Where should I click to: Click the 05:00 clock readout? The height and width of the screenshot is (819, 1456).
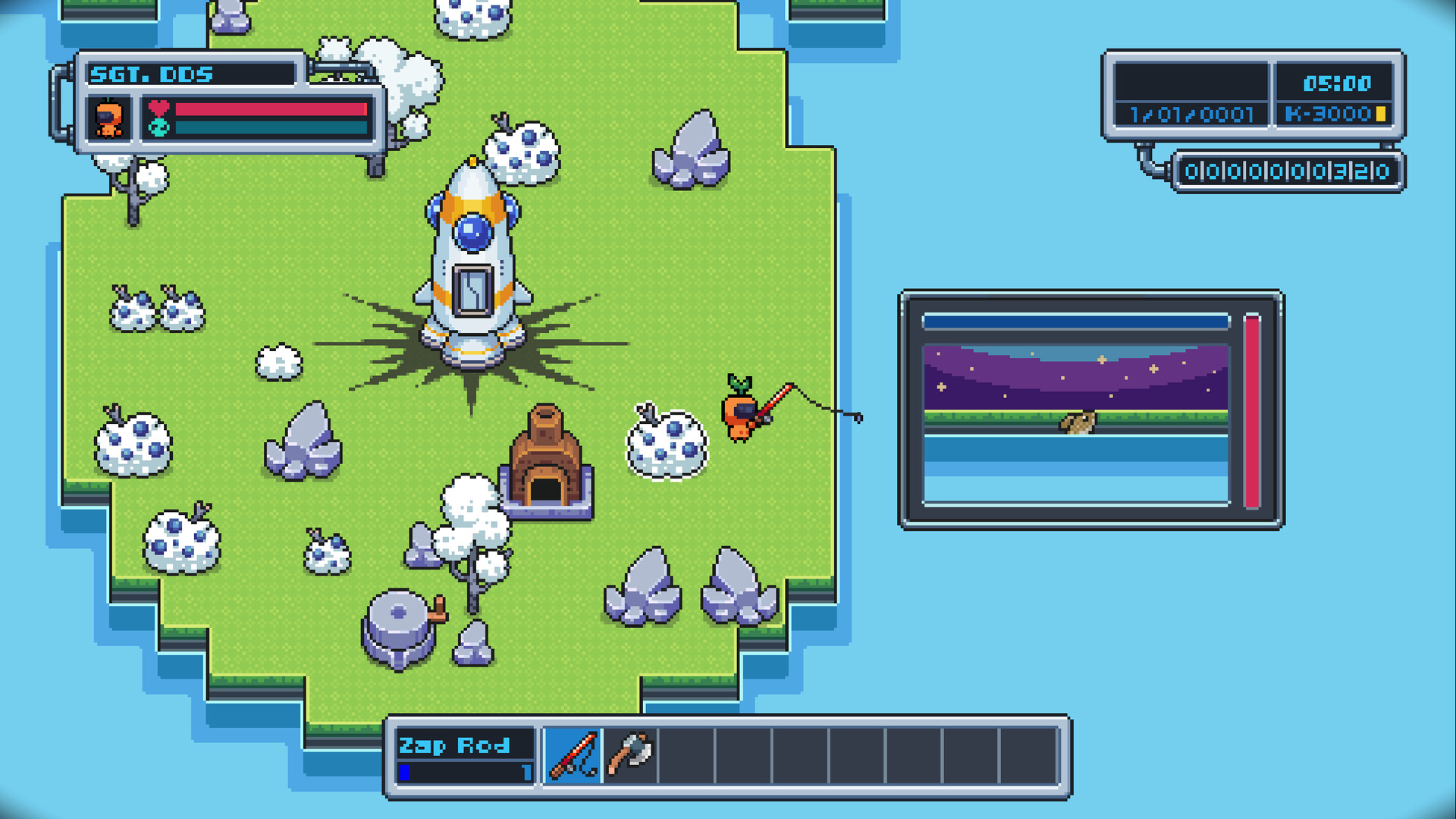(x=1339, y=83)
